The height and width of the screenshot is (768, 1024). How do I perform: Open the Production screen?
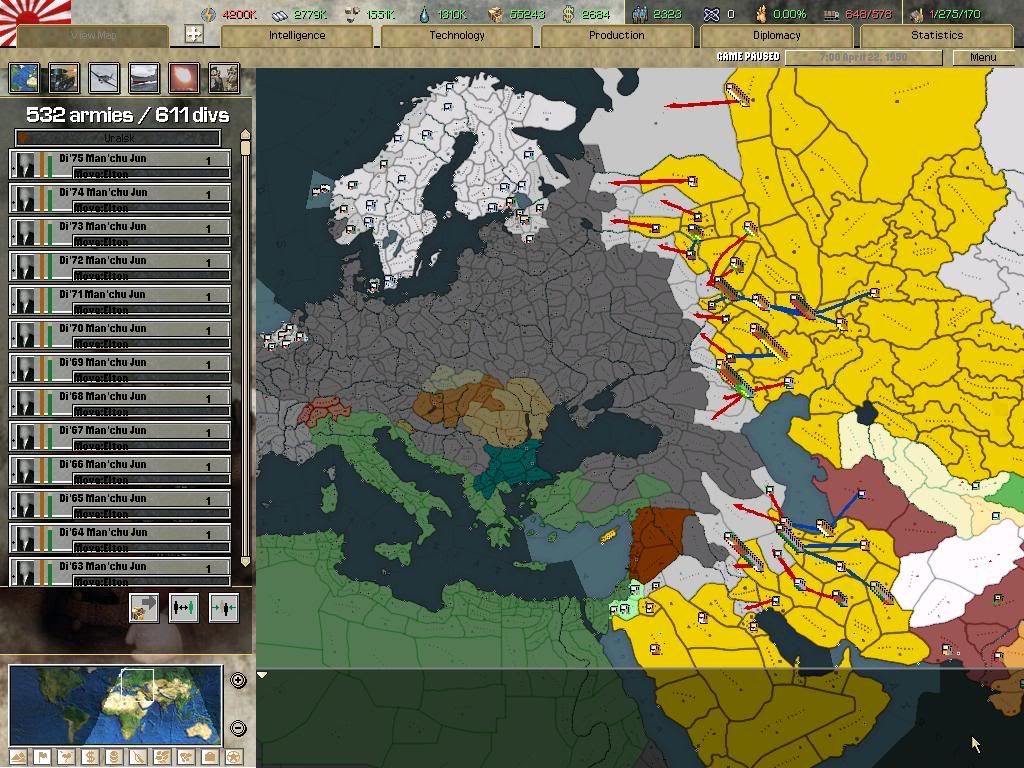coord(616,35)
